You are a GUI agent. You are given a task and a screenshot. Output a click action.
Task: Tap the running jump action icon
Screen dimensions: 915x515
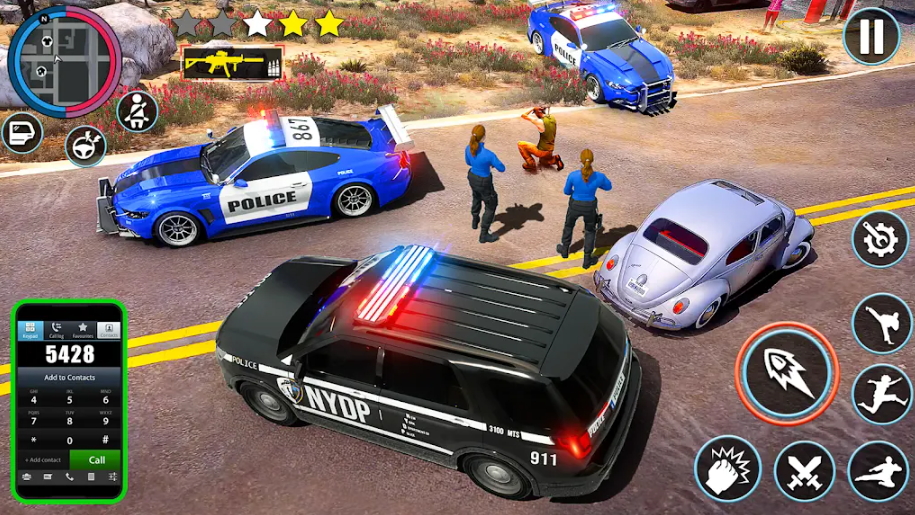click(881, 394)
